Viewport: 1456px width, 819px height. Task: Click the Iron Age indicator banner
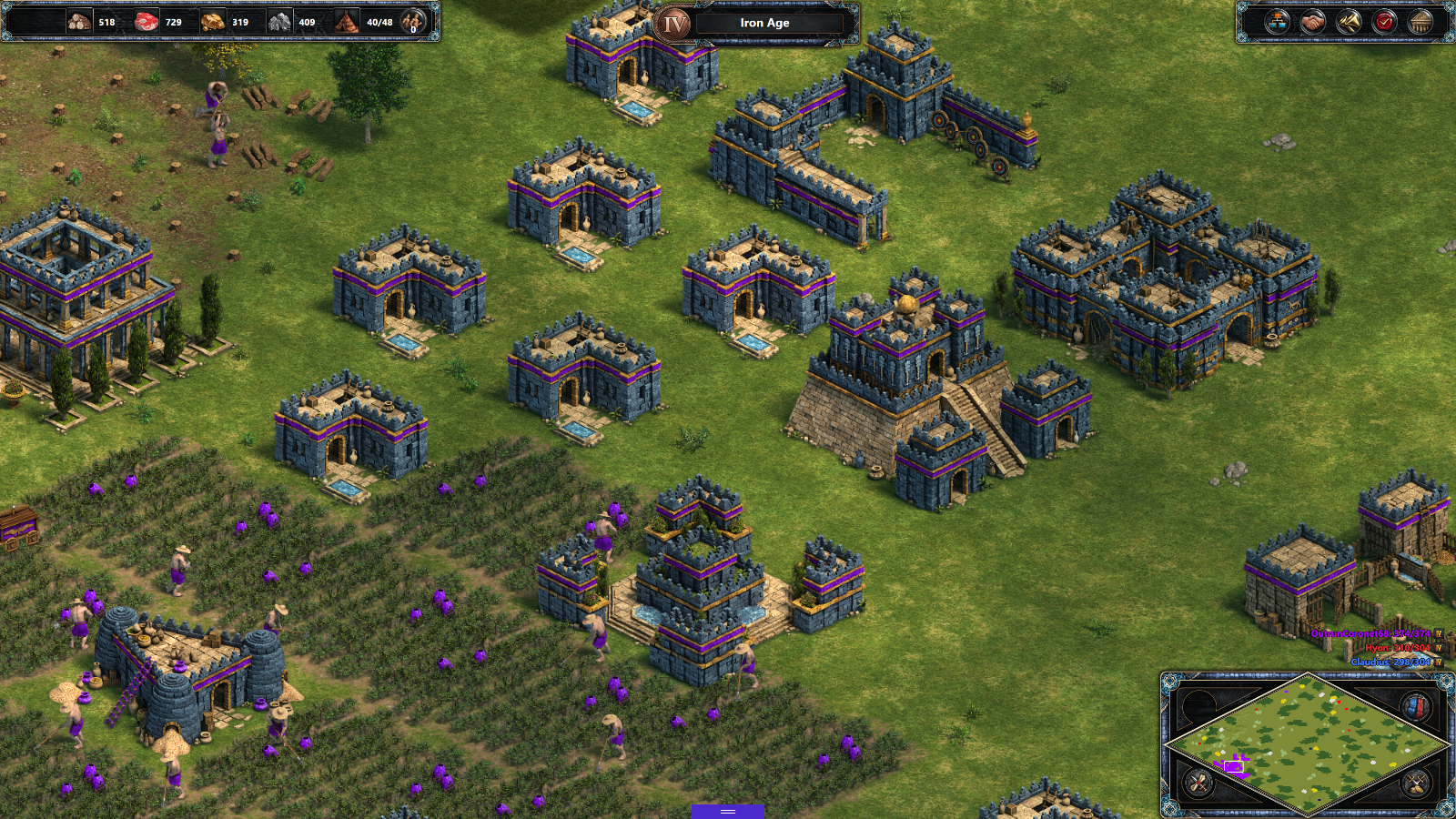(x=764, y=23)
